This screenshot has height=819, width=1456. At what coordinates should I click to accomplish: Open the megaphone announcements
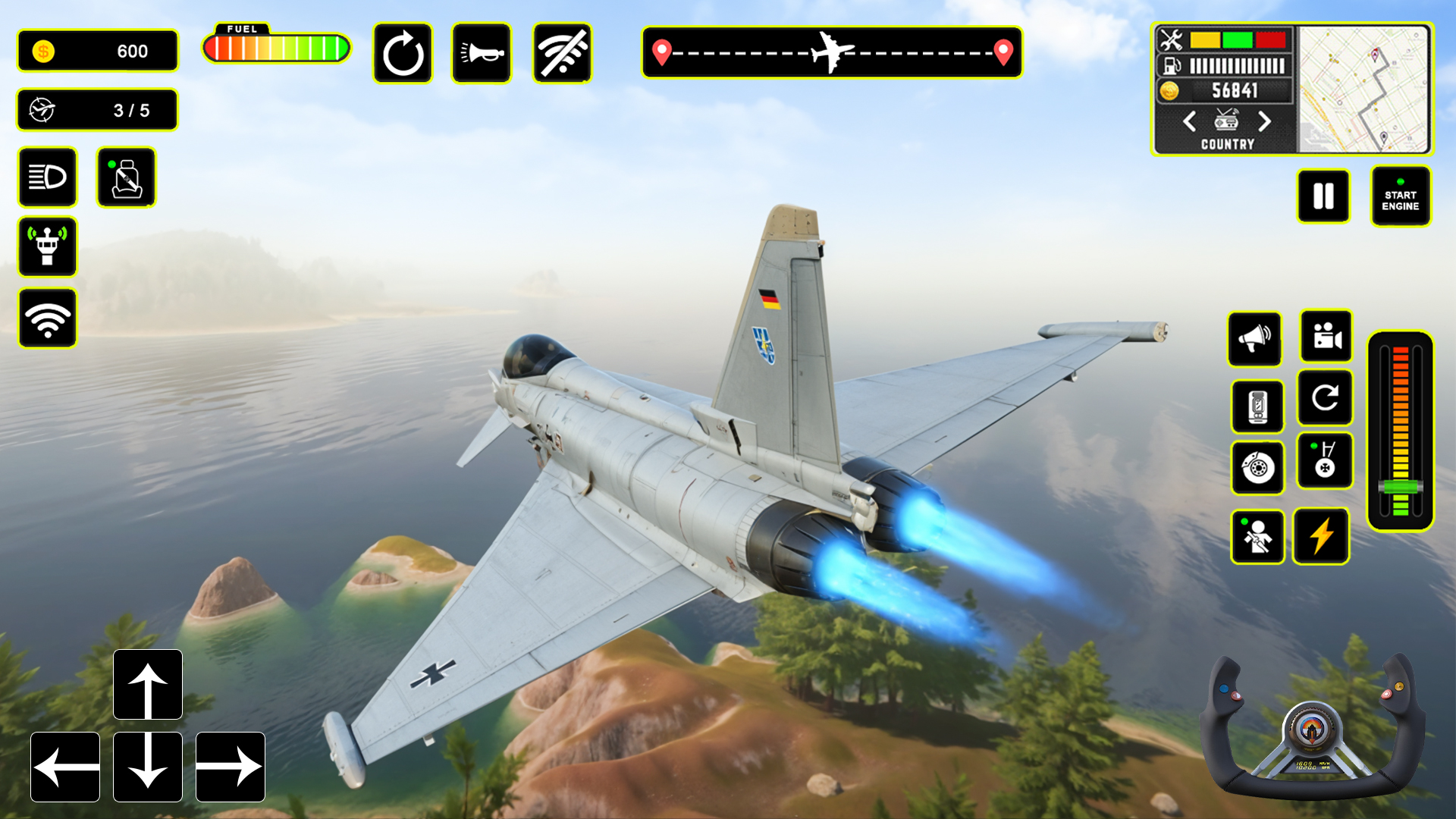point(1254,339)
